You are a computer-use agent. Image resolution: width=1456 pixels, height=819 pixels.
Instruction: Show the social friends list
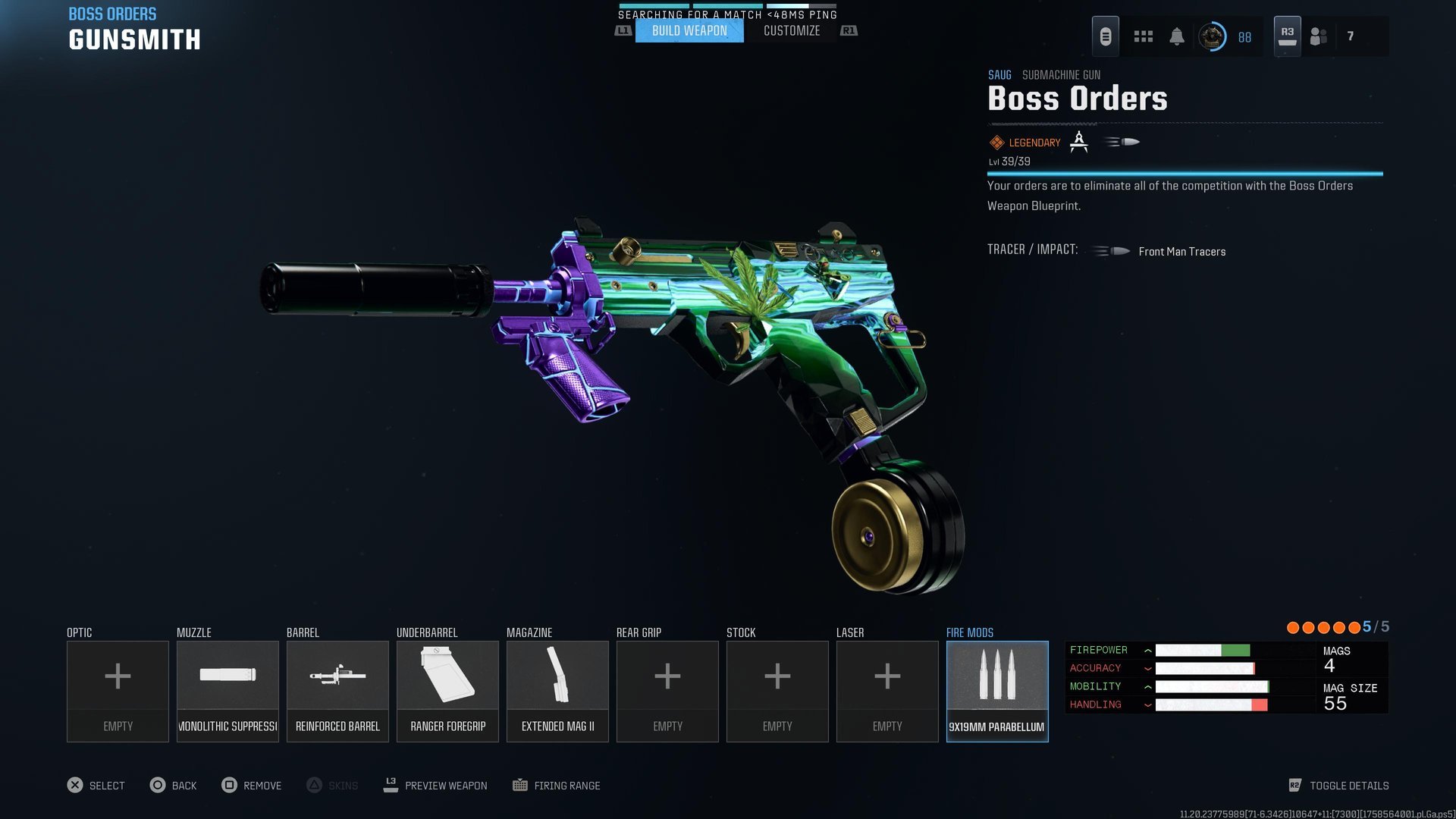(1319, 36)
